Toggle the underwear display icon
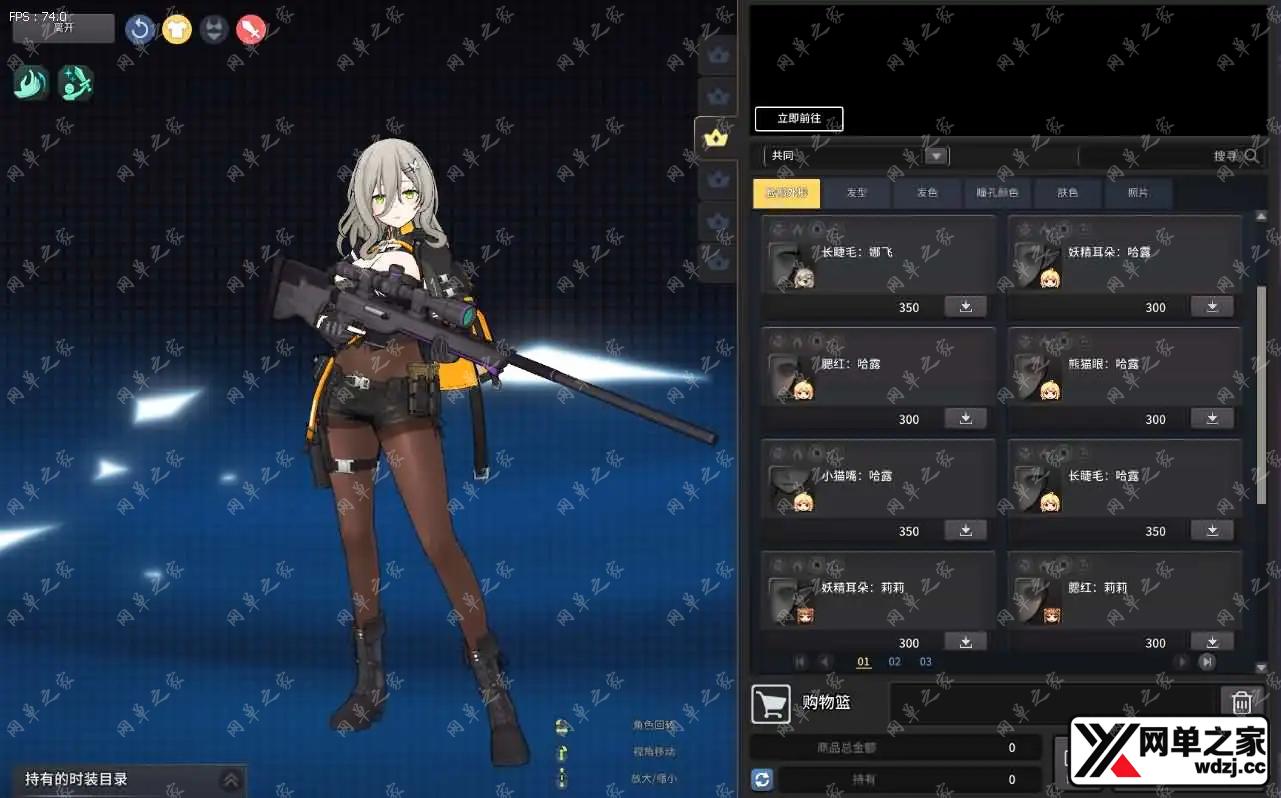Image resolution: width=1281 pixels, height=798 pixels. point(214,29)
